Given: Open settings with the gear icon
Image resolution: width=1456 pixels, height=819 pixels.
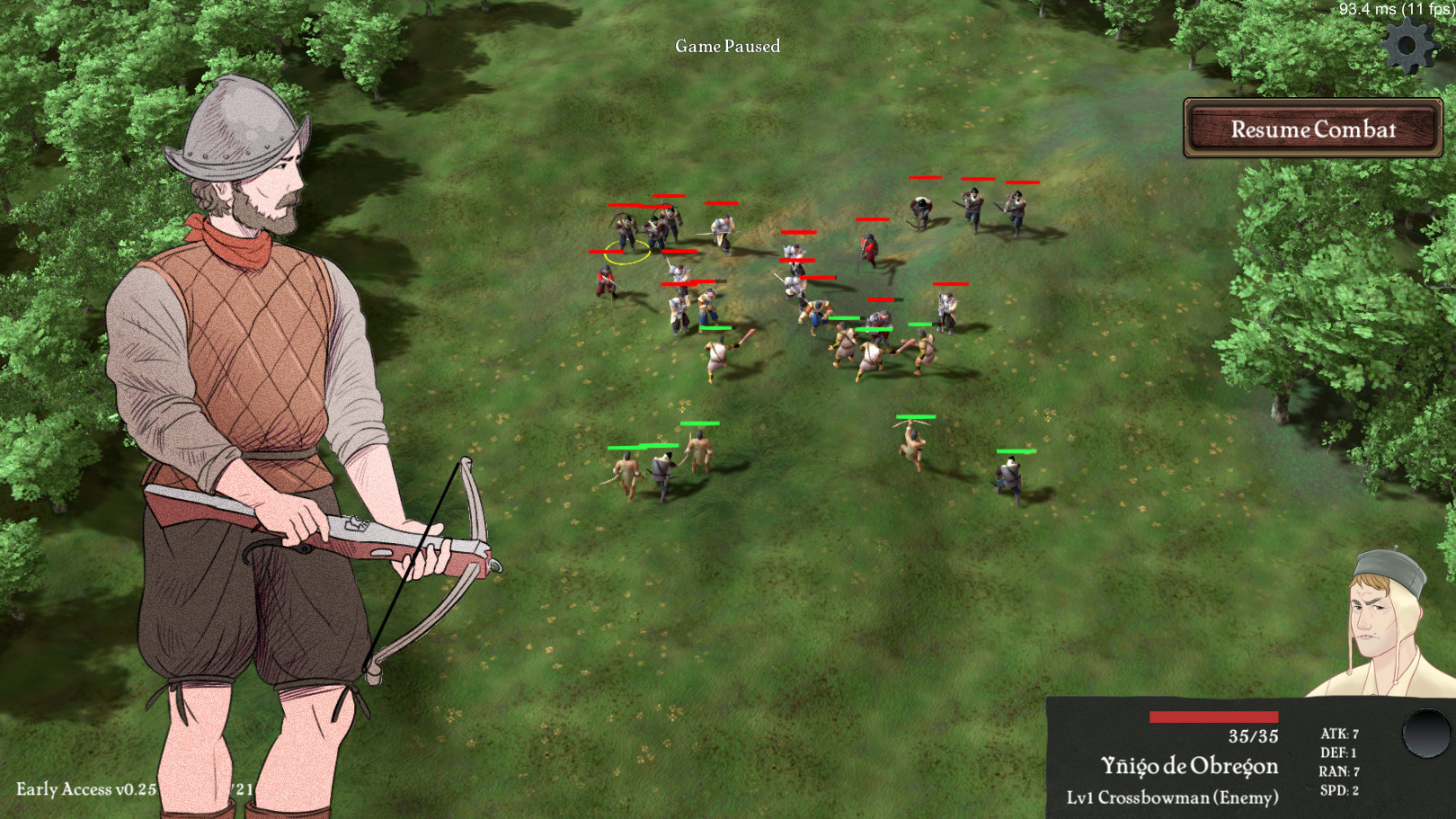Looking at the screenshot, I should (1408, 45).
